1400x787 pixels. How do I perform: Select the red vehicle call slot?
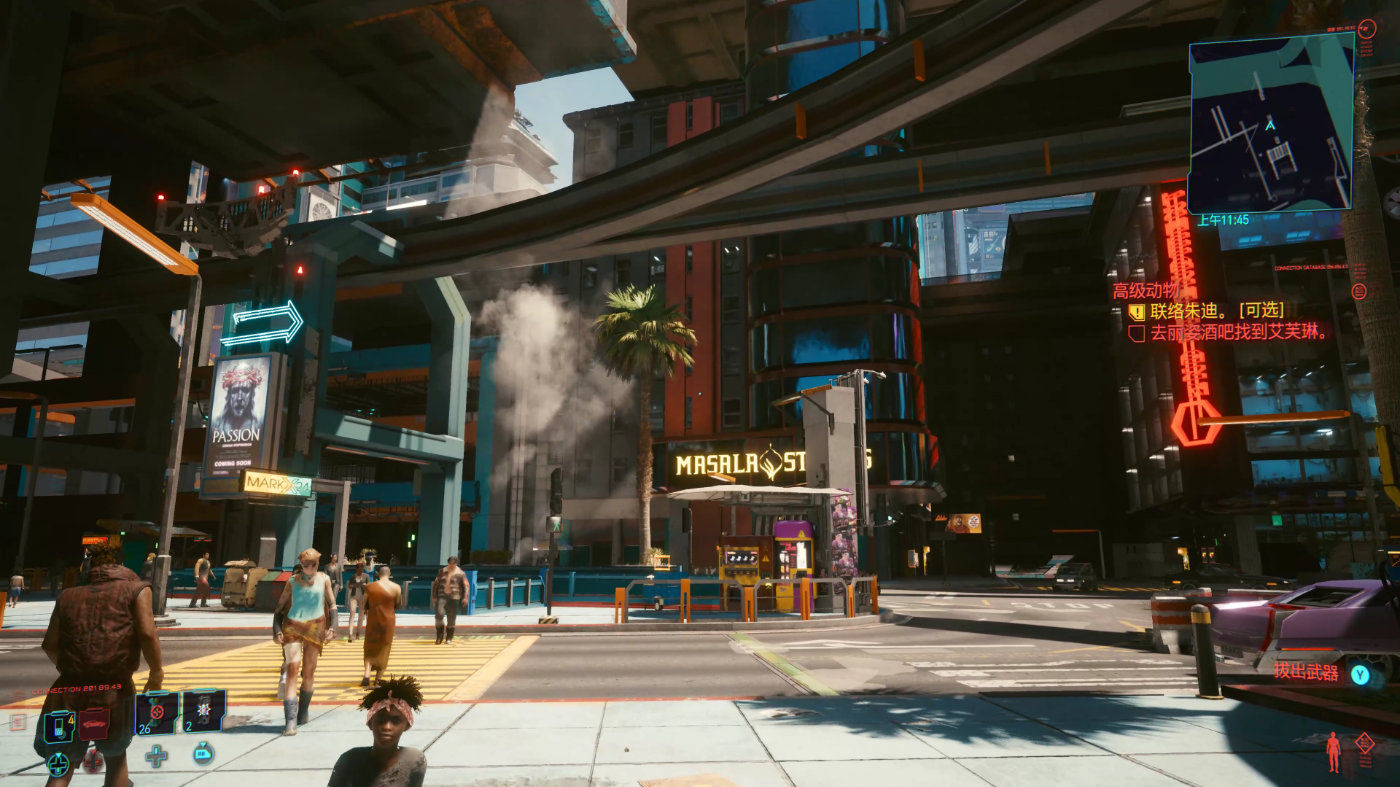[x=94, y=723]
